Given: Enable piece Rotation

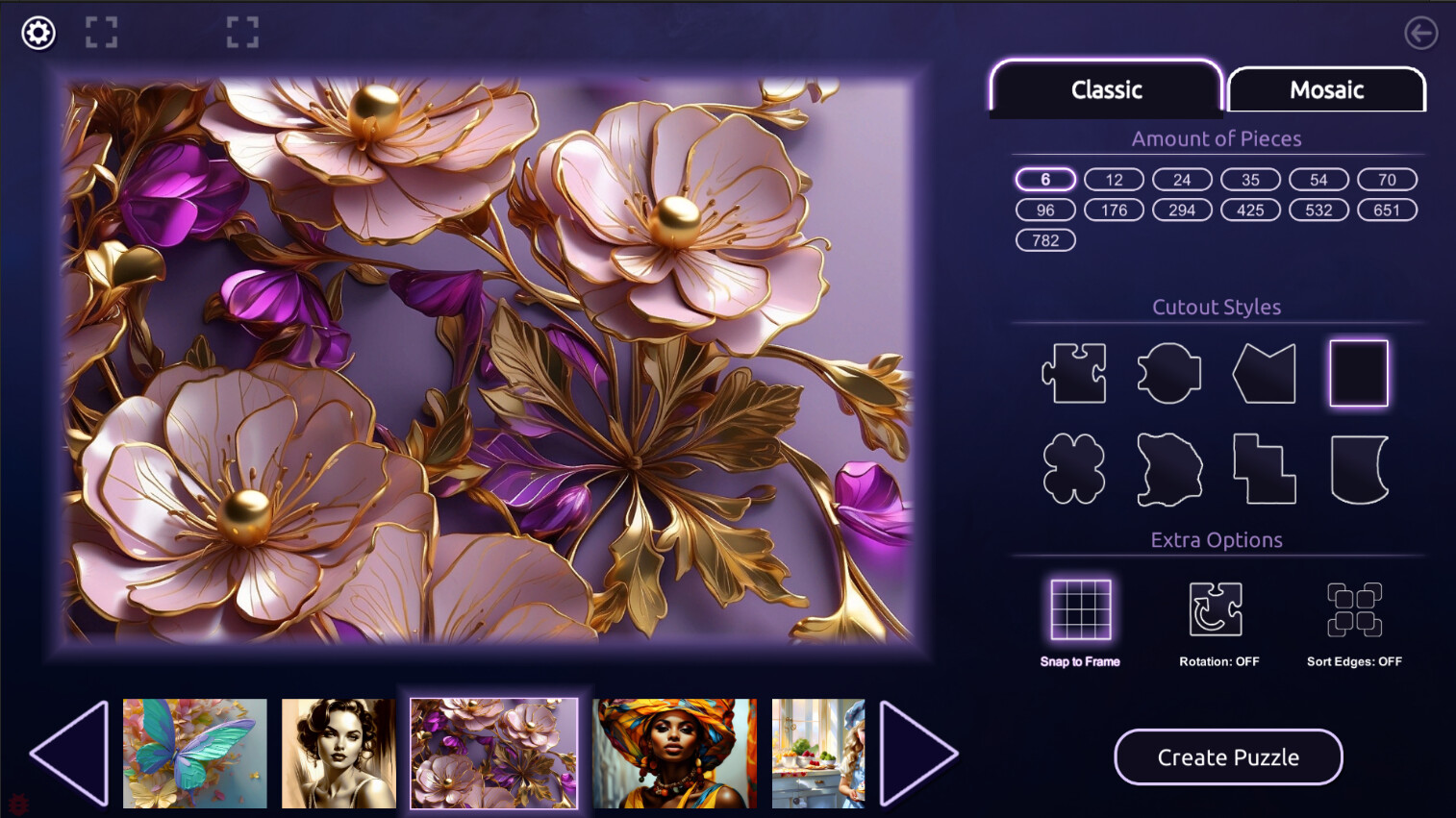Looking at the screenshot, I should [x=1217, y=608].
